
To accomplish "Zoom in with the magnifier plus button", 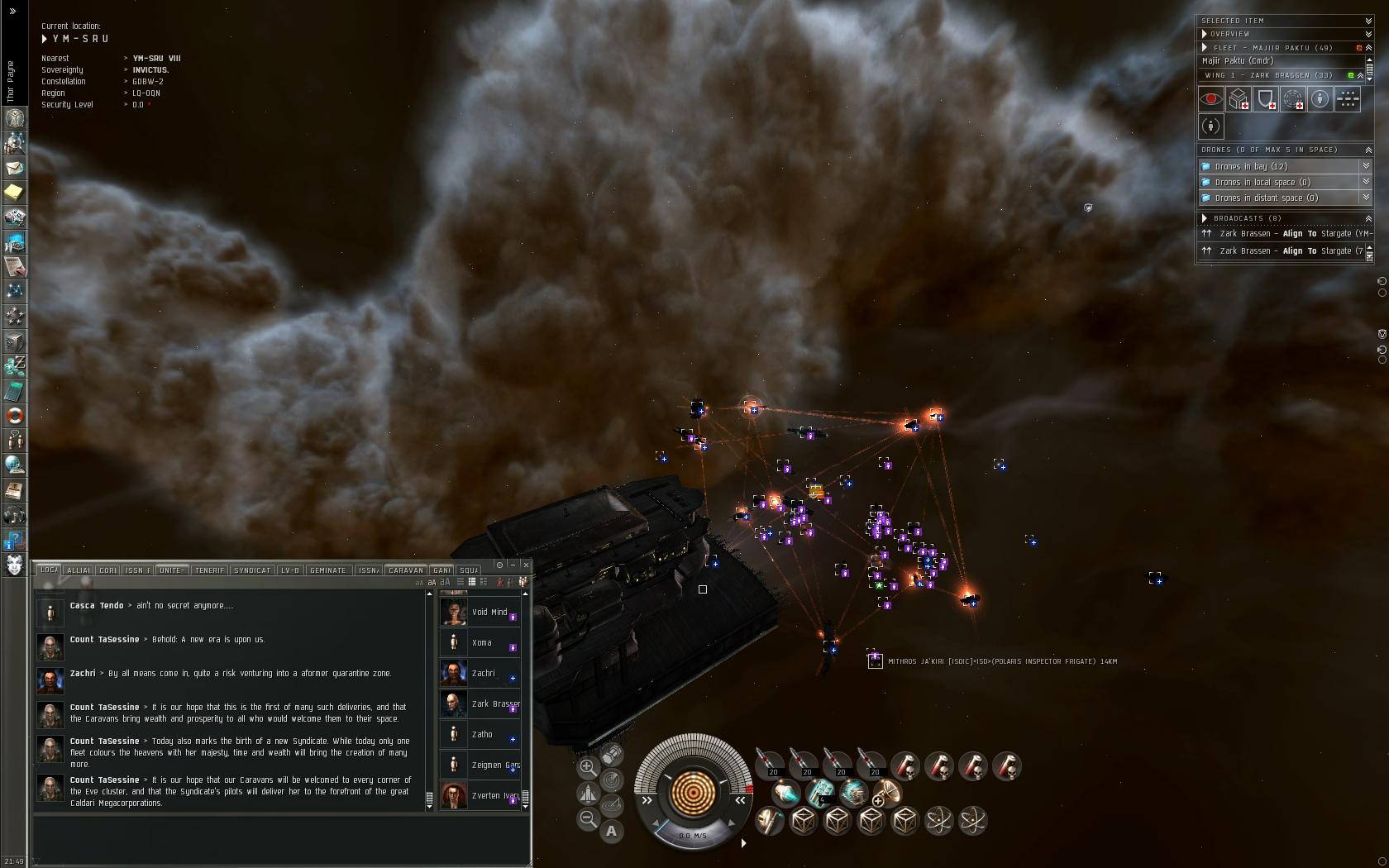I will 587,767.
